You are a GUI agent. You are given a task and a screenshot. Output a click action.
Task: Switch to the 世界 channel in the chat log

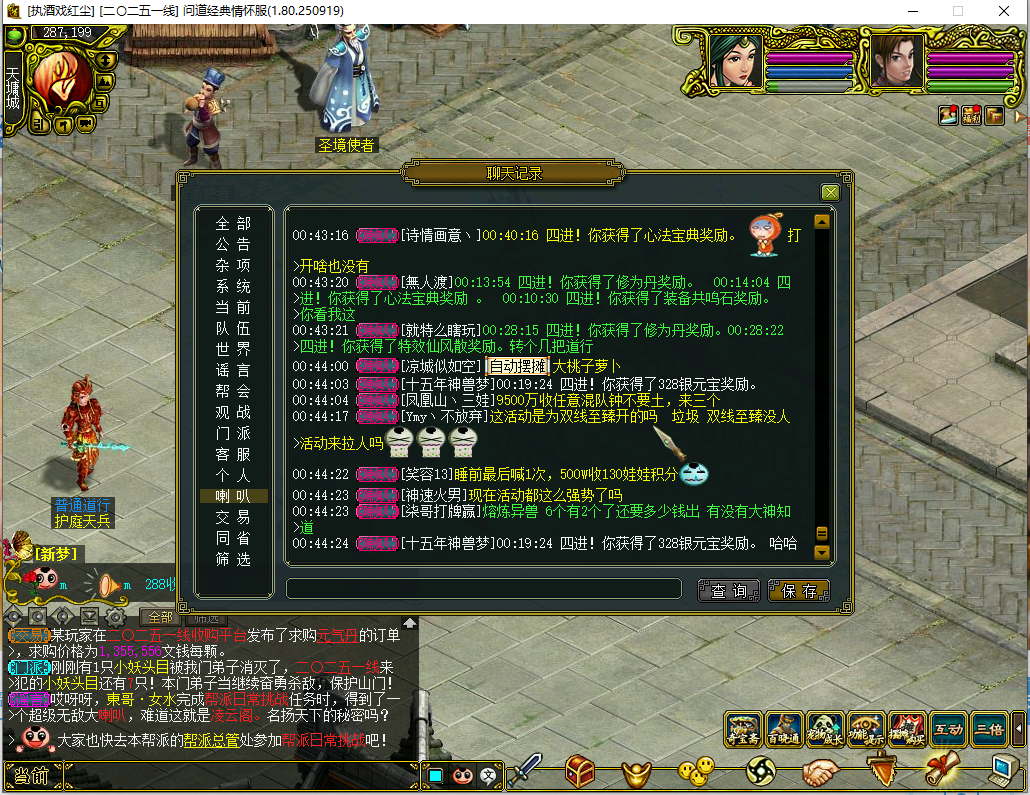click(234, 349)
